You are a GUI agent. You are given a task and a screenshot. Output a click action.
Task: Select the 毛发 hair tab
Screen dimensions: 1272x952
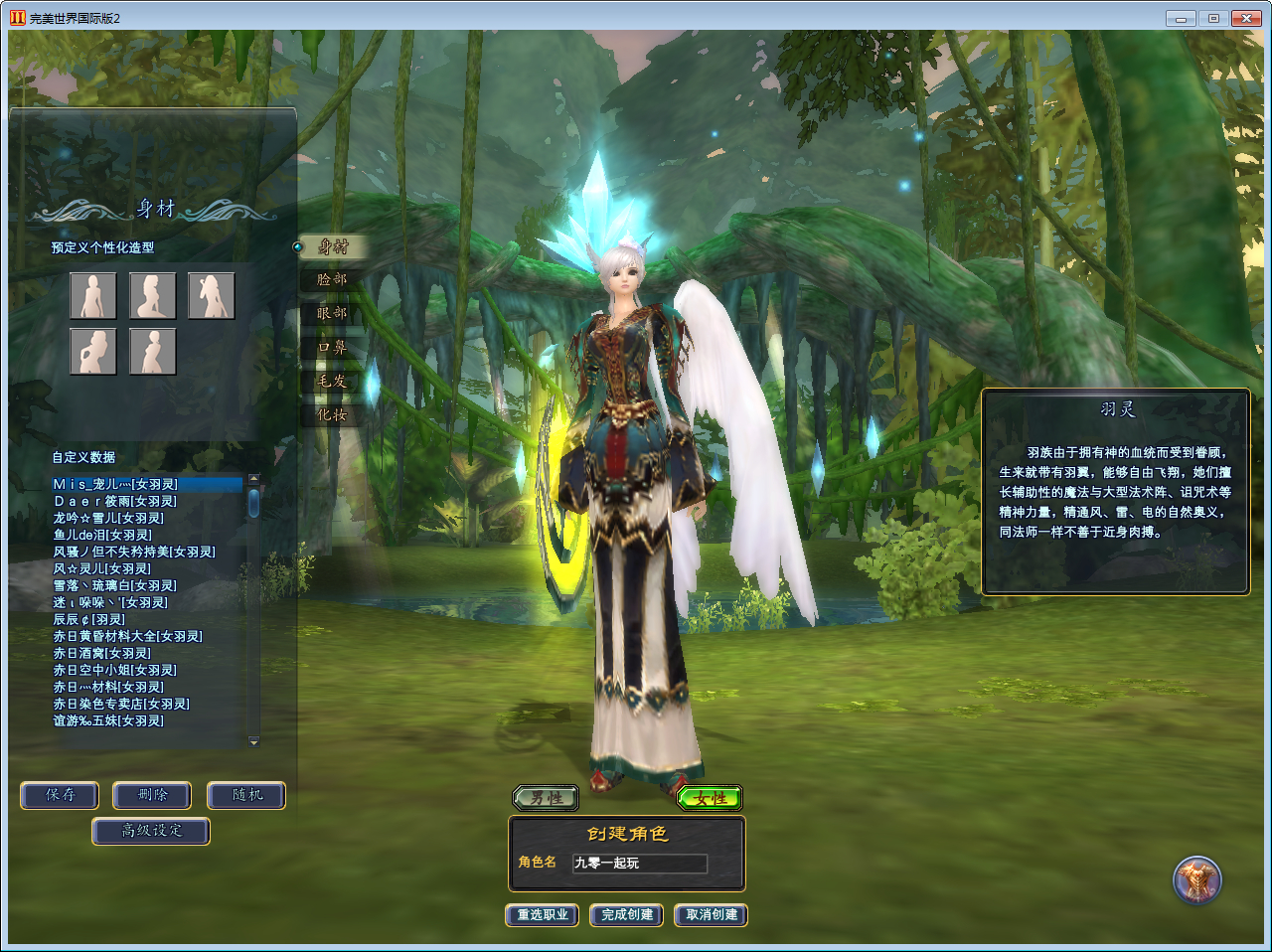click(x=332, y=382)
